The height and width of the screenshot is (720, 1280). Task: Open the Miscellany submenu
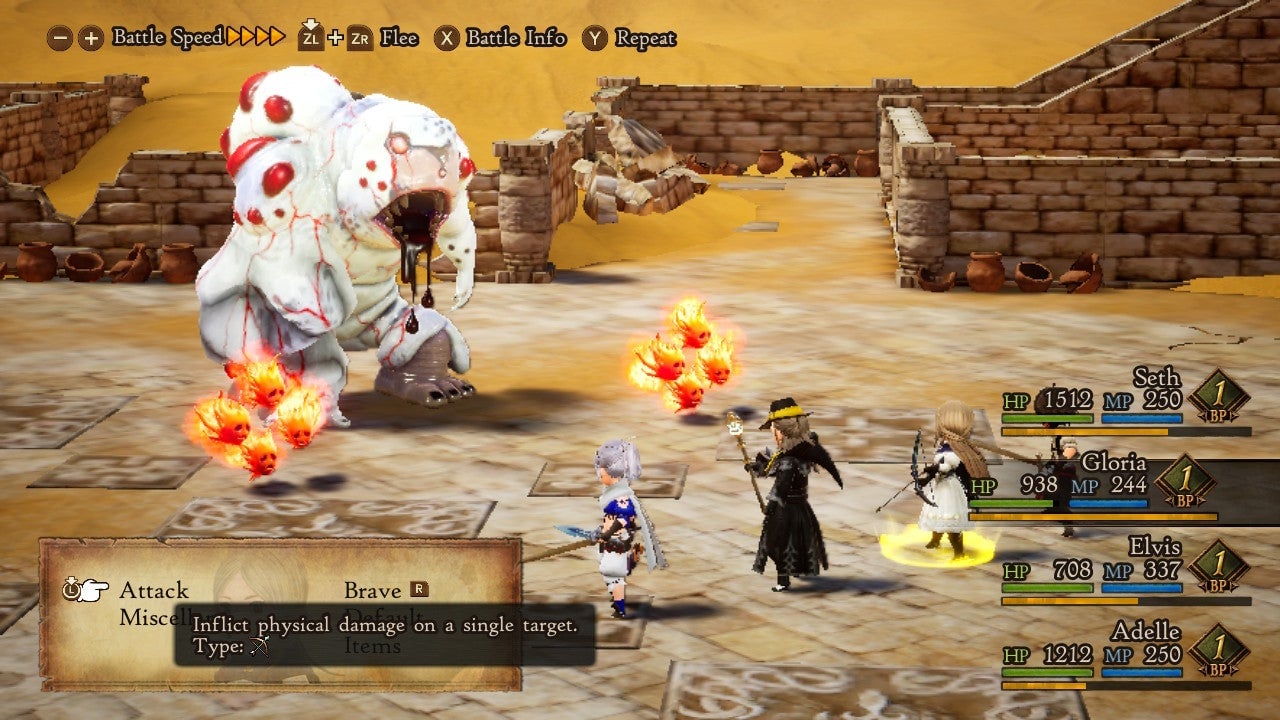(x=158, y=617)
